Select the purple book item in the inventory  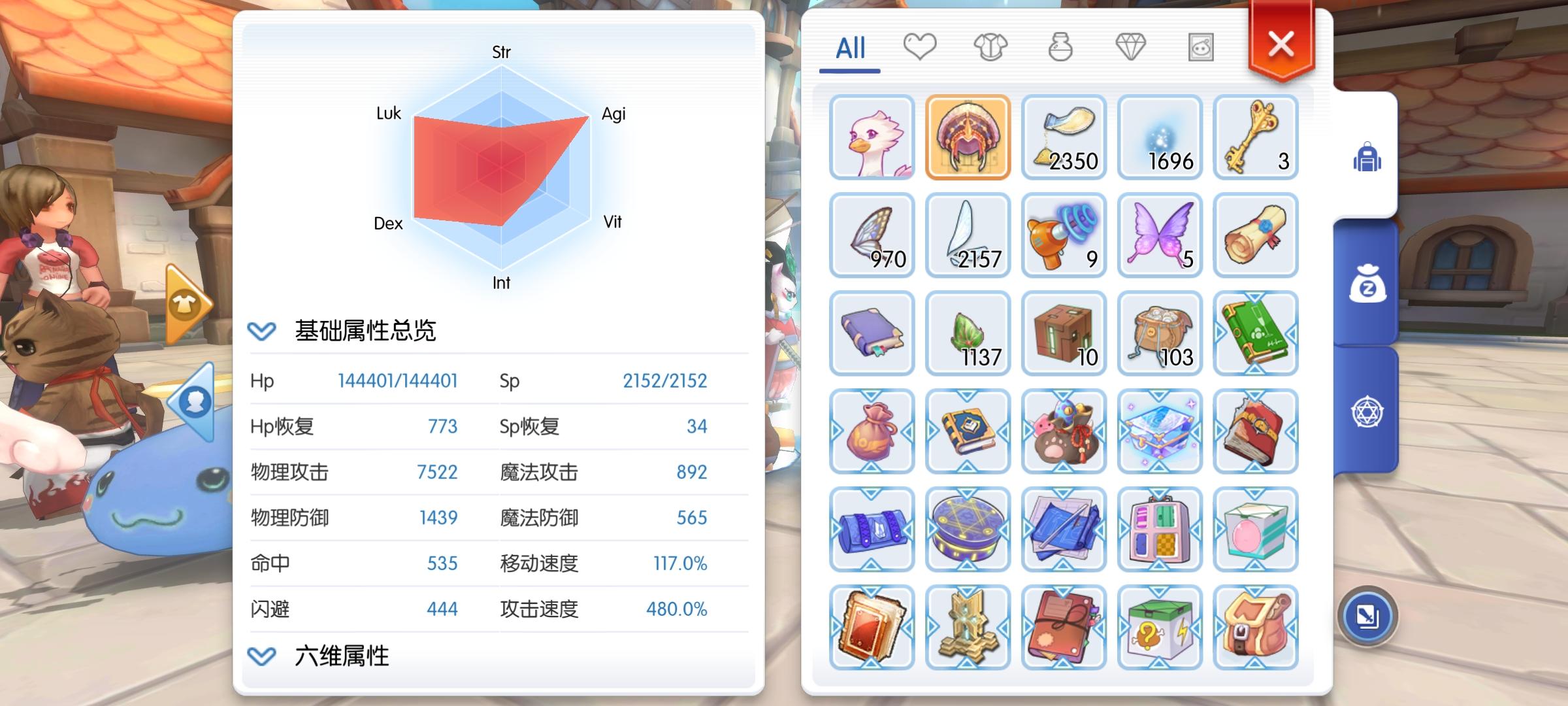pos(872,333)
